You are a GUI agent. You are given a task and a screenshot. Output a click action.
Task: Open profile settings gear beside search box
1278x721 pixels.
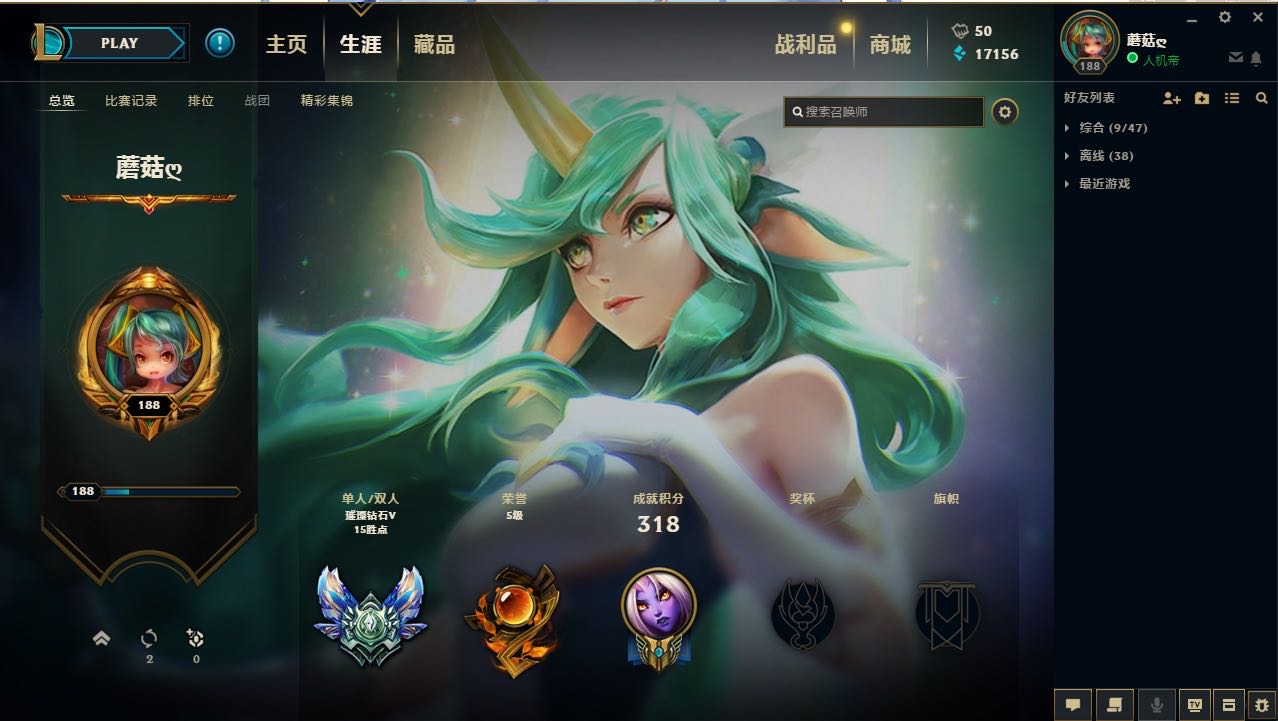click(1005, 112)
